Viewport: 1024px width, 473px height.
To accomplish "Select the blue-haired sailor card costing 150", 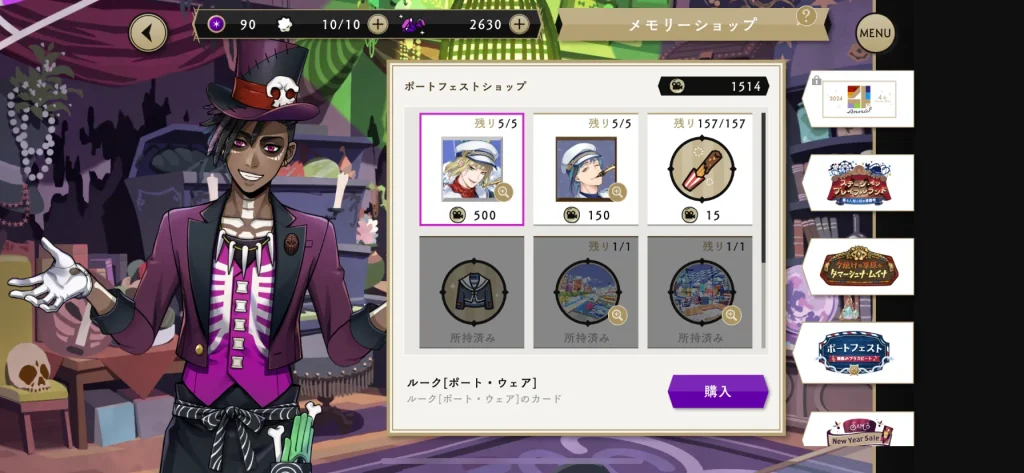I will coord(585,168).
